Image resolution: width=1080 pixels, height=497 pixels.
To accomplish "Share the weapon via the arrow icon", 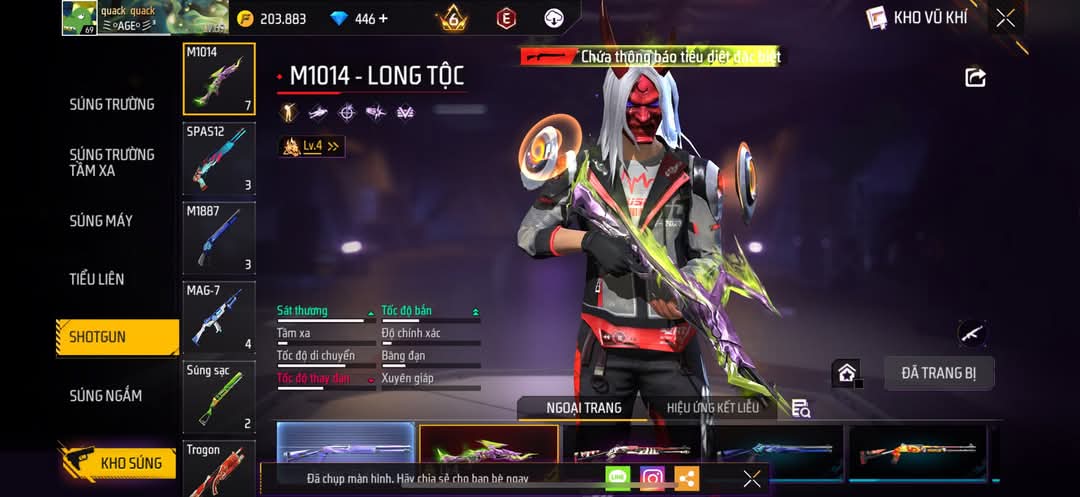I will coord(975,77).
